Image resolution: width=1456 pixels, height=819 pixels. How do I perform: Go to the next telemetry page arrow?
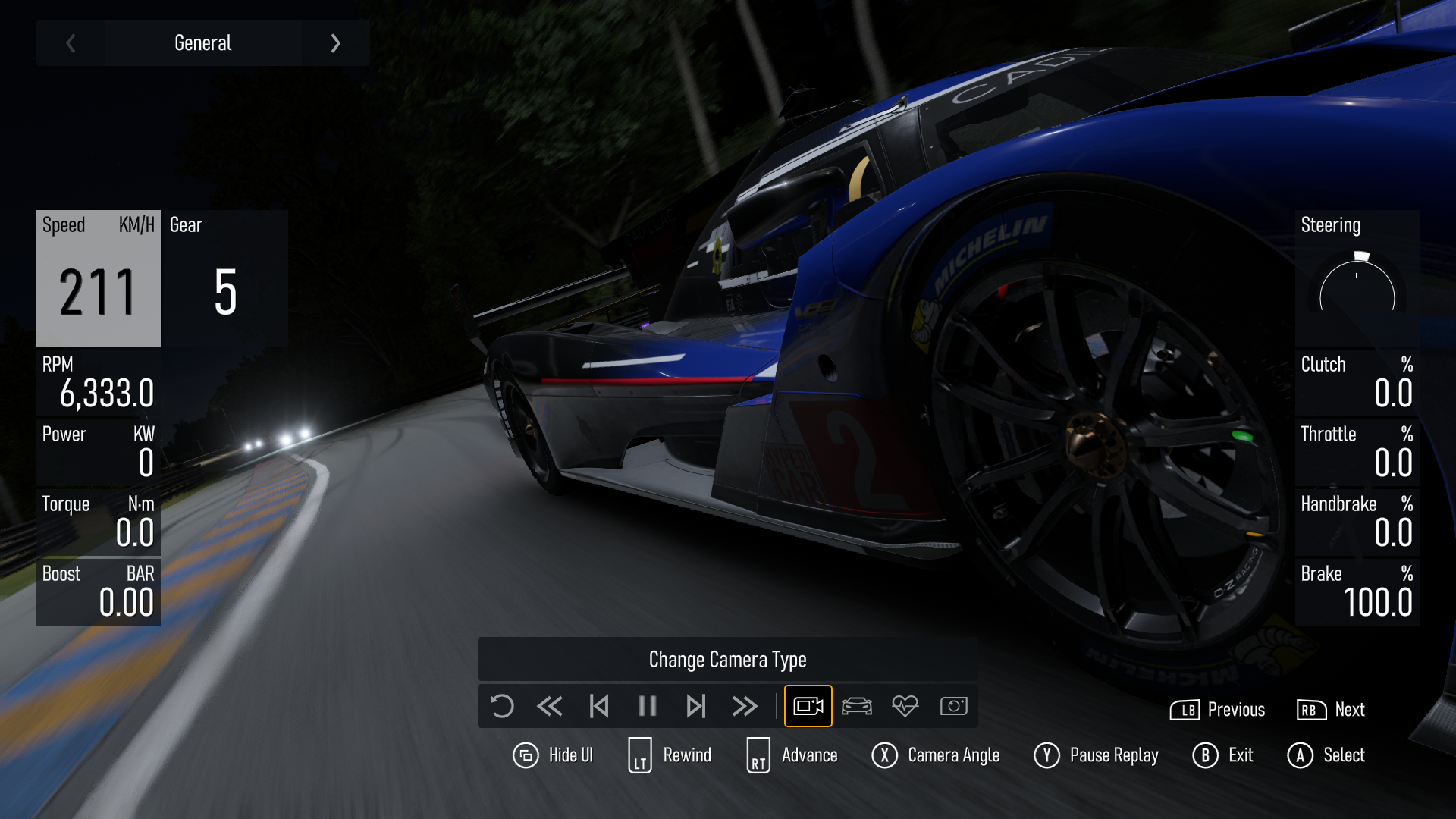pos(335,43)
